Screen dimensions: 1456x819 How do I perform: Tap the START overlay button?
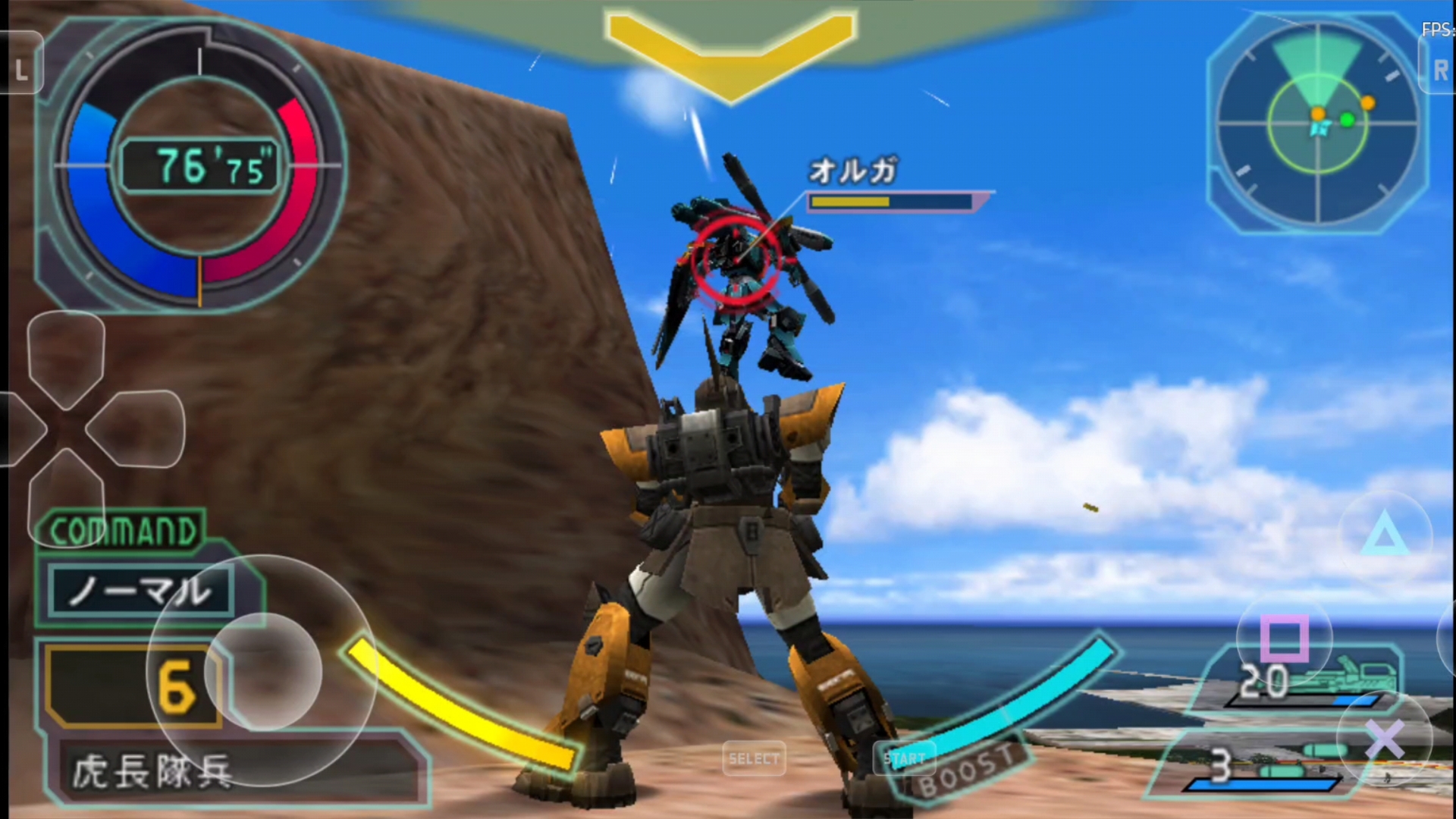pos(906,758)
